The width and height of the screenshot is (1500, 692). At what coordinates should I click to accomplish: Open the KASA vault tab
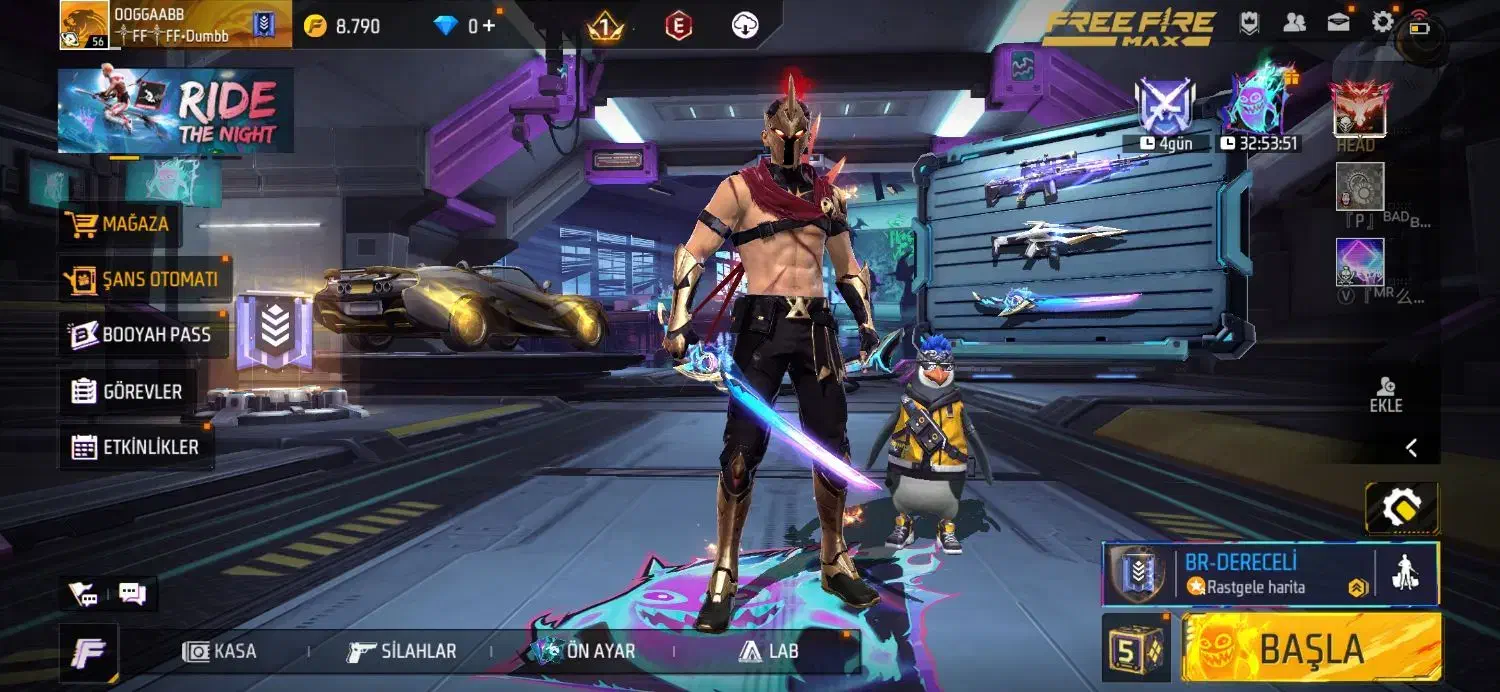[x=220, y=651]
